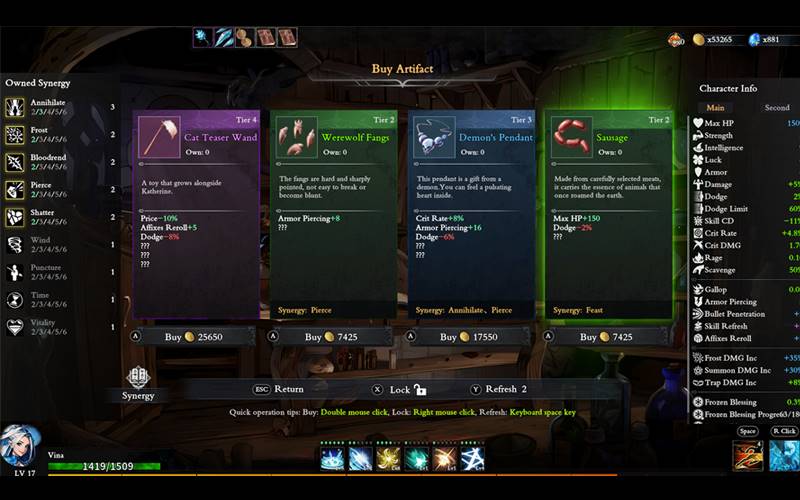This screenshot has height=500, width=800.
Task: Click Vina's character portrait
Action: coord(20,445)
